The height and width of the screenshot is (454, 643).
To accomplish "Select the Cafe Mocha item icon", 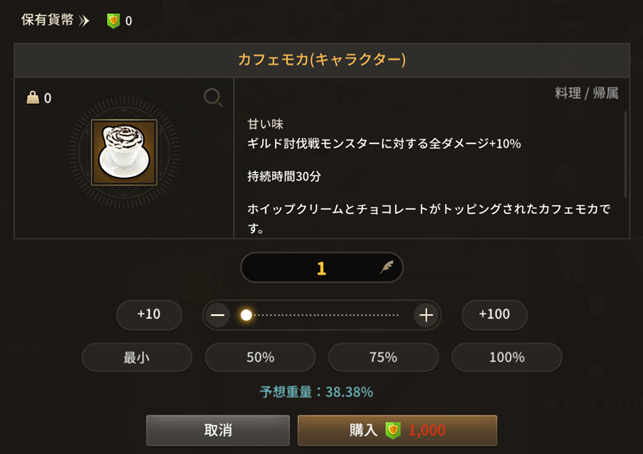I will point(123,152).
